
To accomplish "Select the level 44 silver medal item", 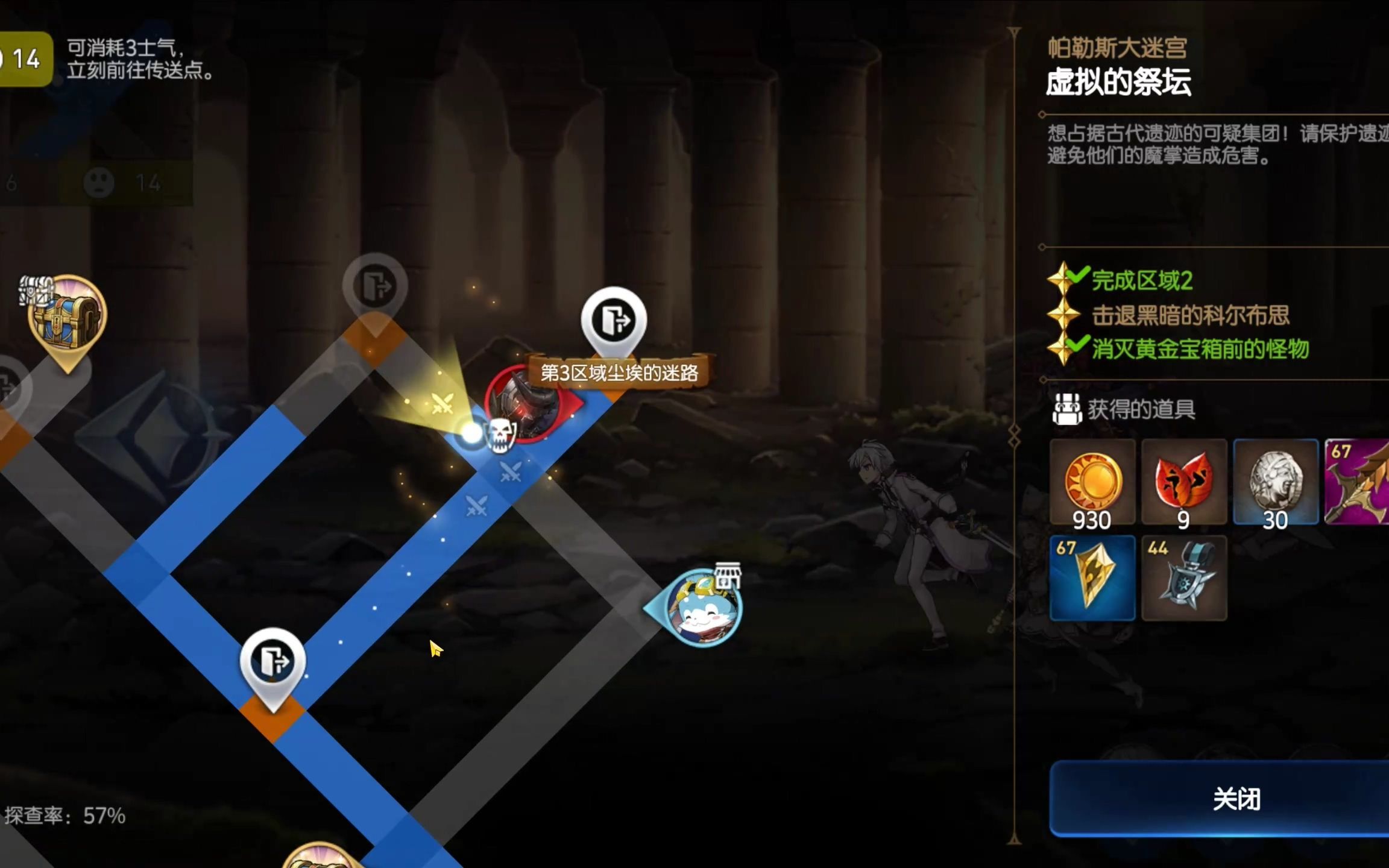I will [x=1184, y=577].
